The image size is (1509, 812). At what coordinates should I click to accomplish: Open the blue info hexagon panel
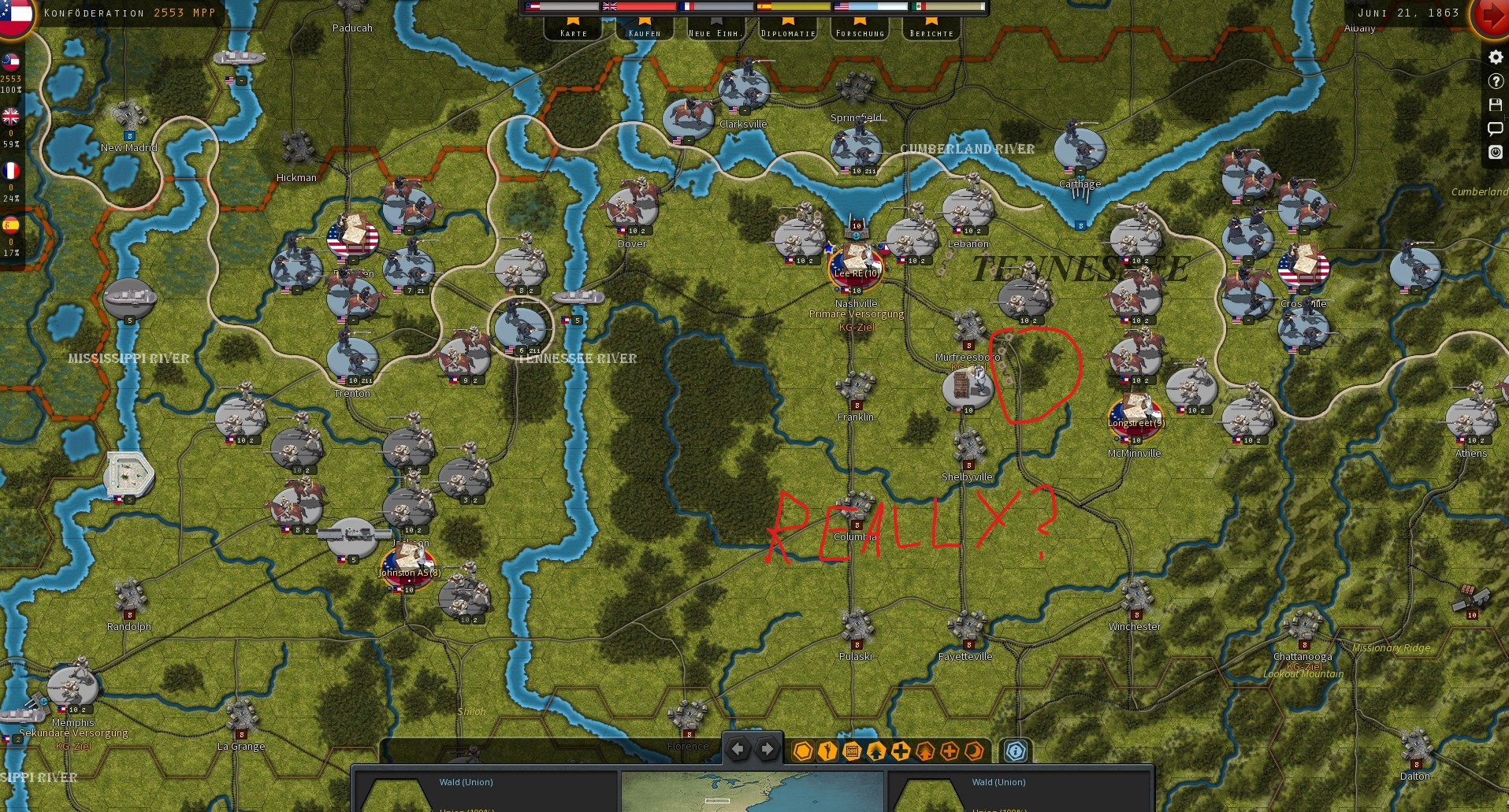click(x=1016, y=752)
